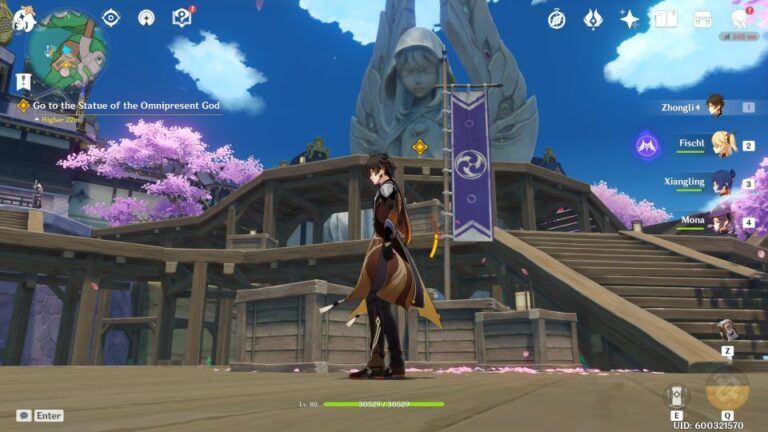Image resolution: width=768 pixels, height=432 pixels.
Task: Open the circular minimap
Action: coord(66,49)
